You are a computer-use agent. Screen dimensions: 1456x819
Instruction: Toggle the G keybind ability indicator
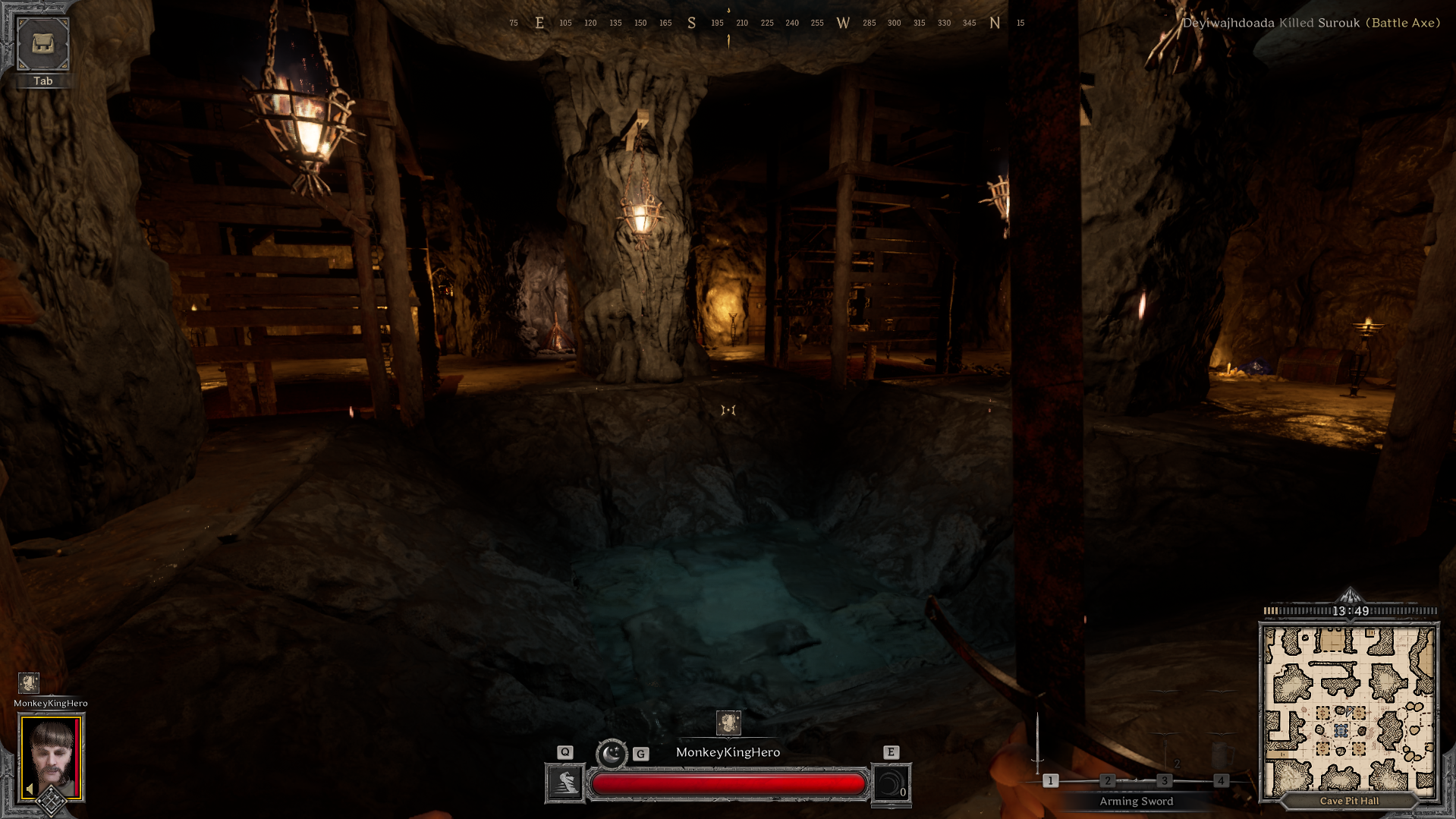pos(640,754)
